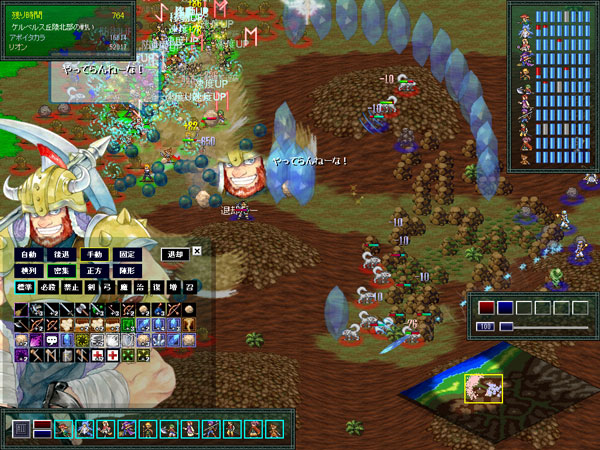Image resolution: width=600 pixels, height=450 pixels.
Task: Choose the 後退 (retreat back) command
Action: tap(61, 254)
